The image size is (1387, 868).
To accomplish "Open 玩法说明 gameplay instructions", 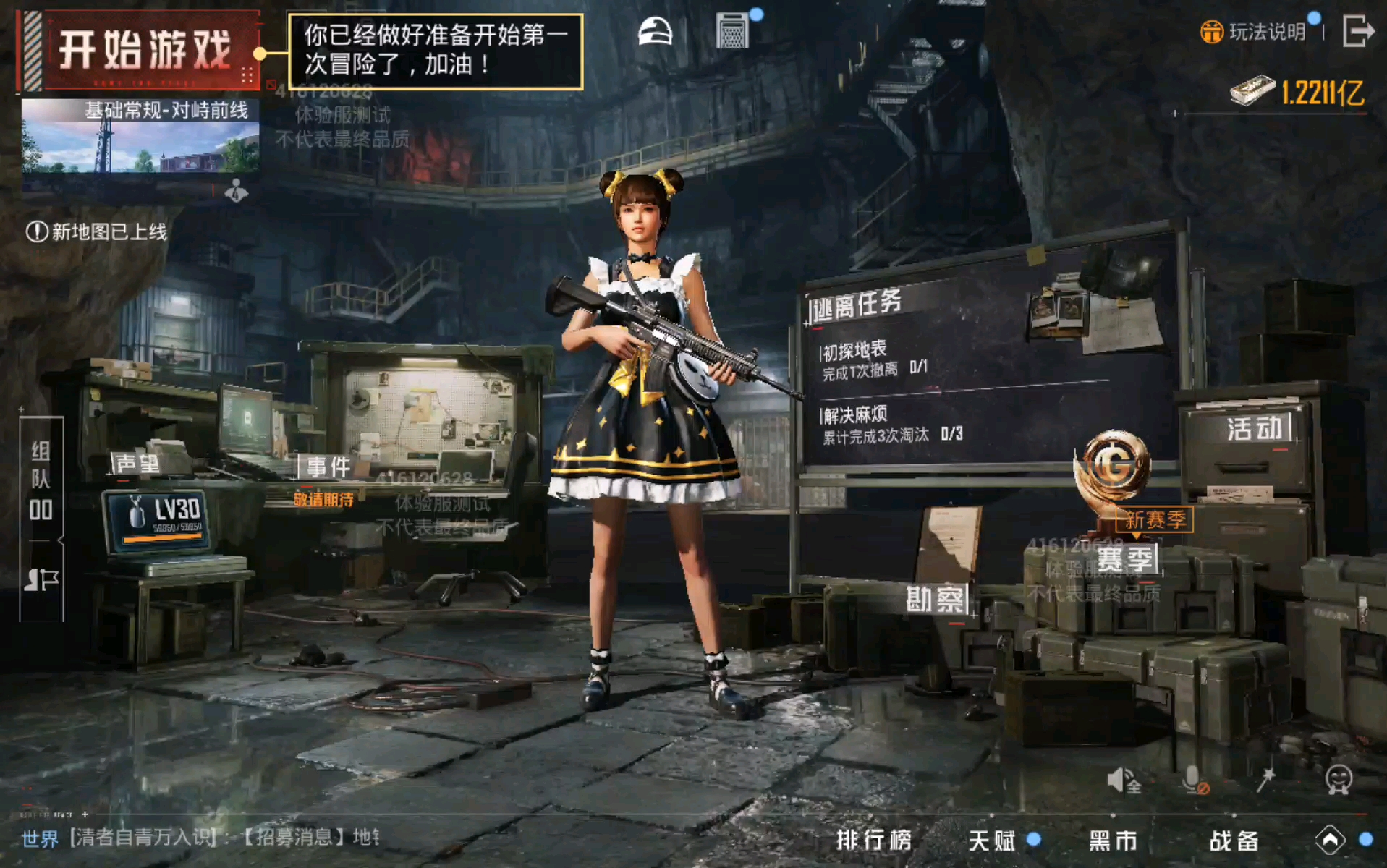I will [x=1255, y=32].
